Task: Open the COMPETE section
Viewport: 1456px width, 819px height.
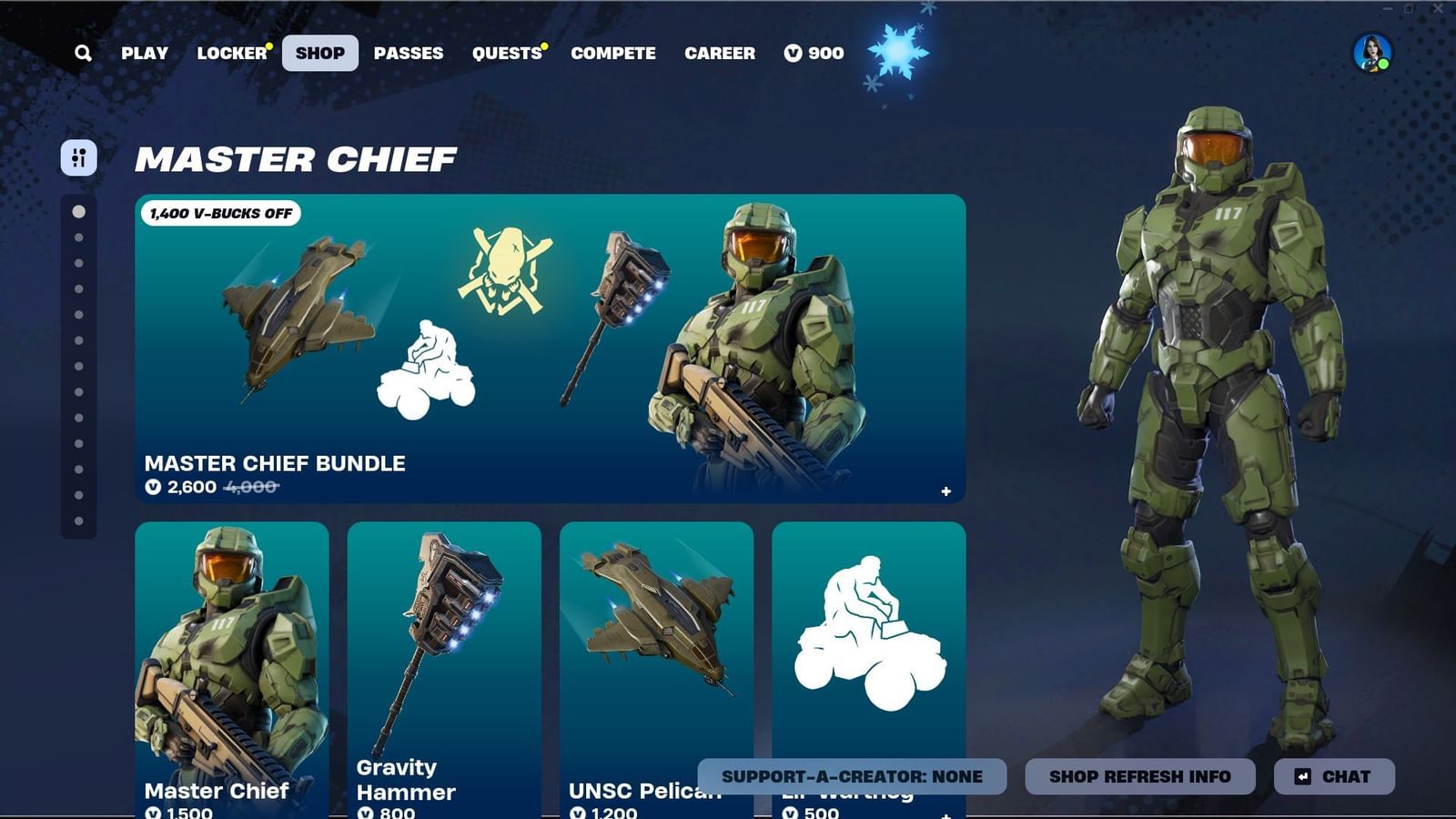Action: pyautogui.click(x=612, y=53)
